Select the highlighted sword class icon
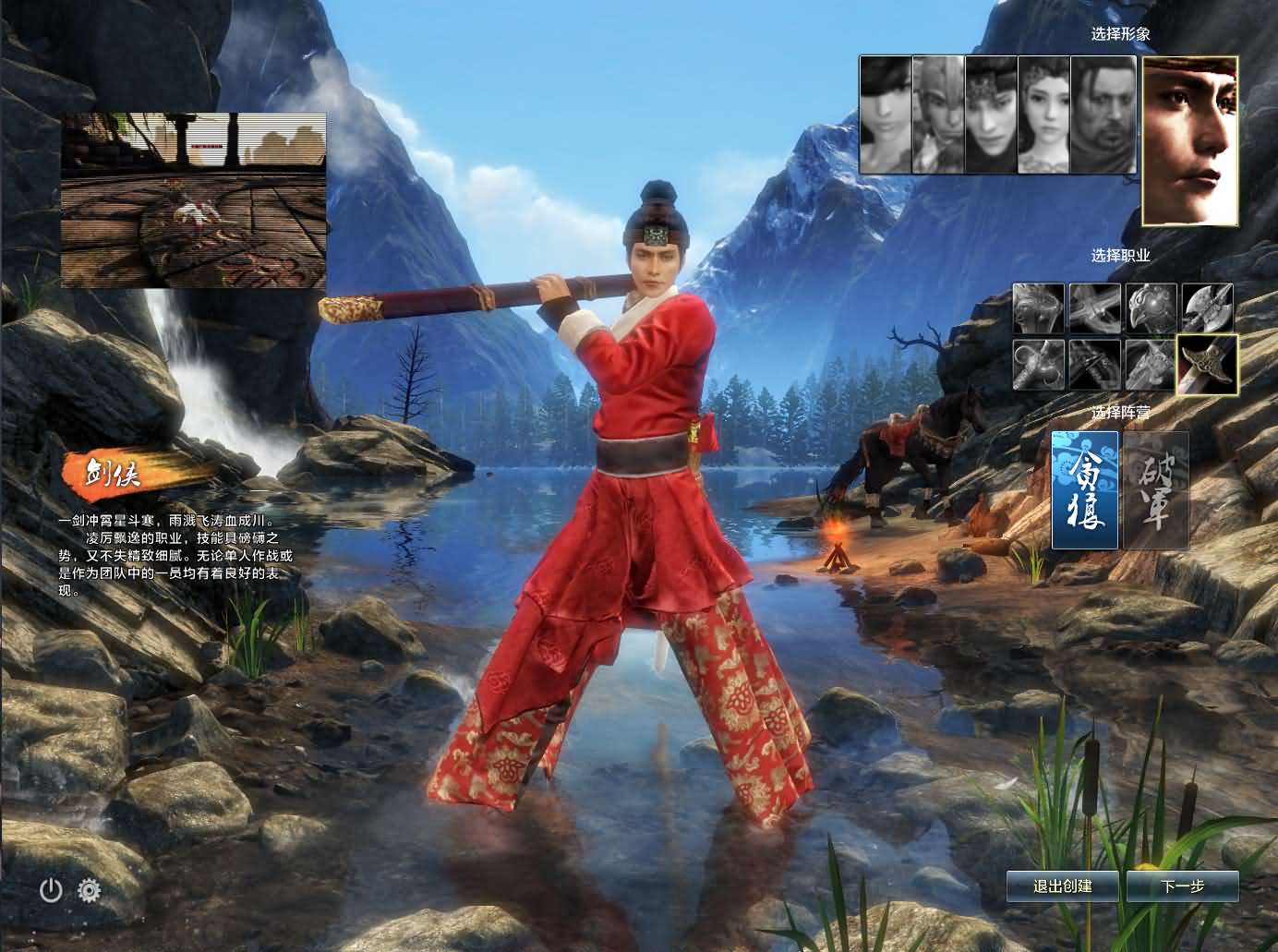Image resolution: width=1278 pixels, height=952 pixels. 1207,365
